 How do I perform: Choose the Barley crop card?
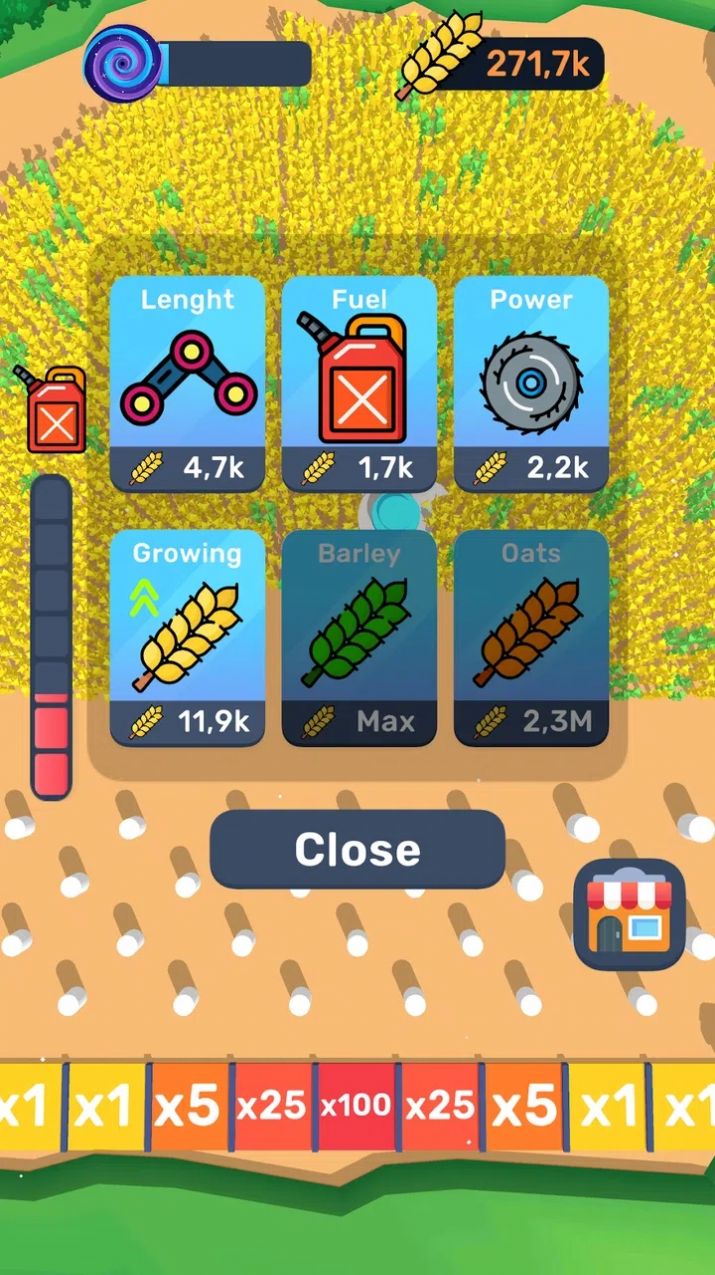(359, 638)
